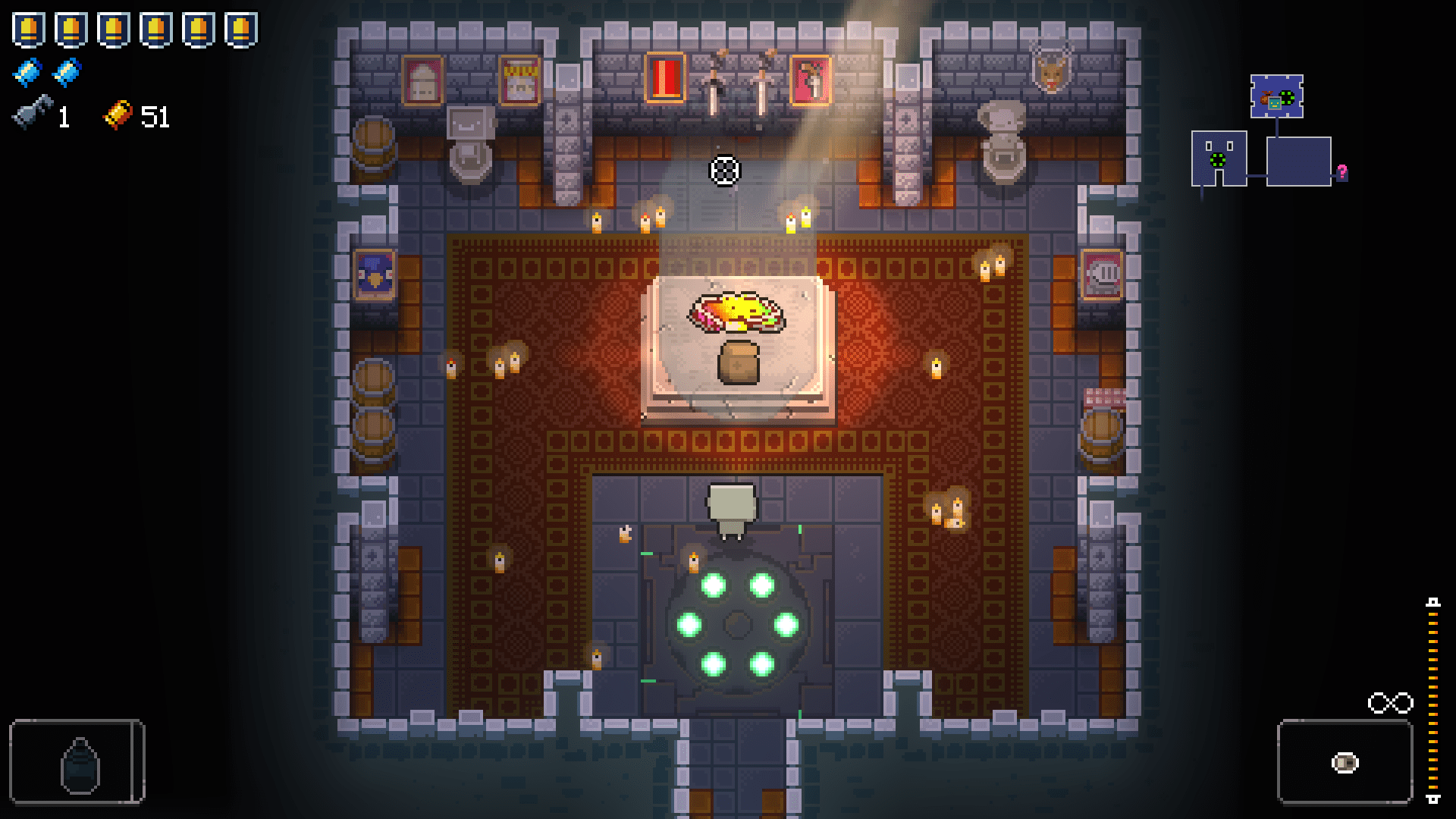
Task: Click the casing count number 51
Action: pyautogui.click(x=154, y=116)
